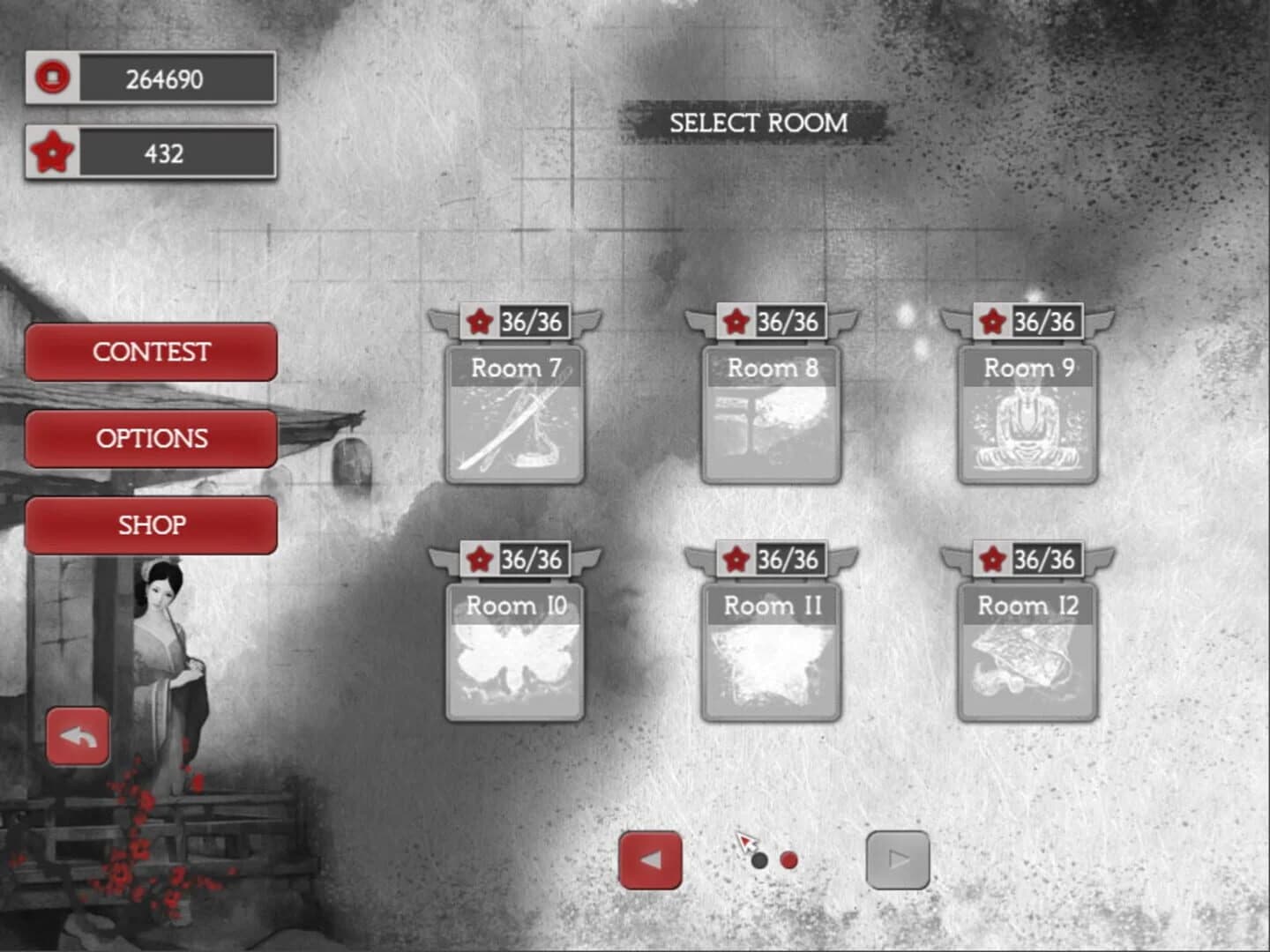
Task: Open the OPTIONS menu
Action: (151, 438)
